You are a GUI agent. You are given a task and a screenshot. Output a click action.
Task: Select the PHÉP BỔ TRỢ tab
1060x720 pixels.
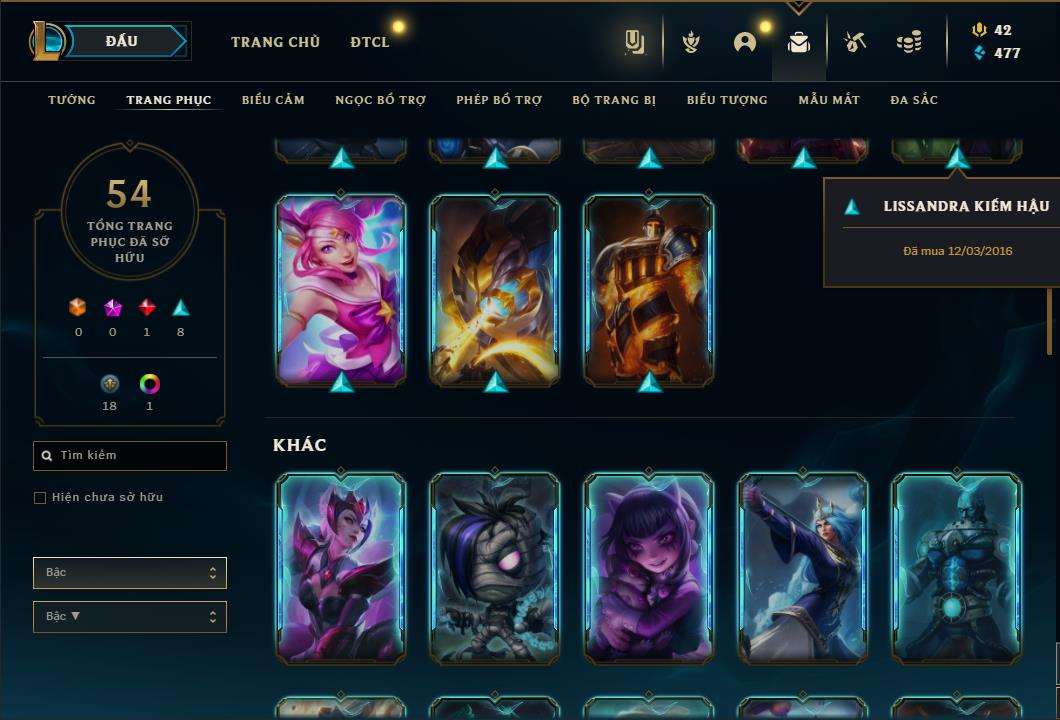pyautogui.click(x=499, y=100)
